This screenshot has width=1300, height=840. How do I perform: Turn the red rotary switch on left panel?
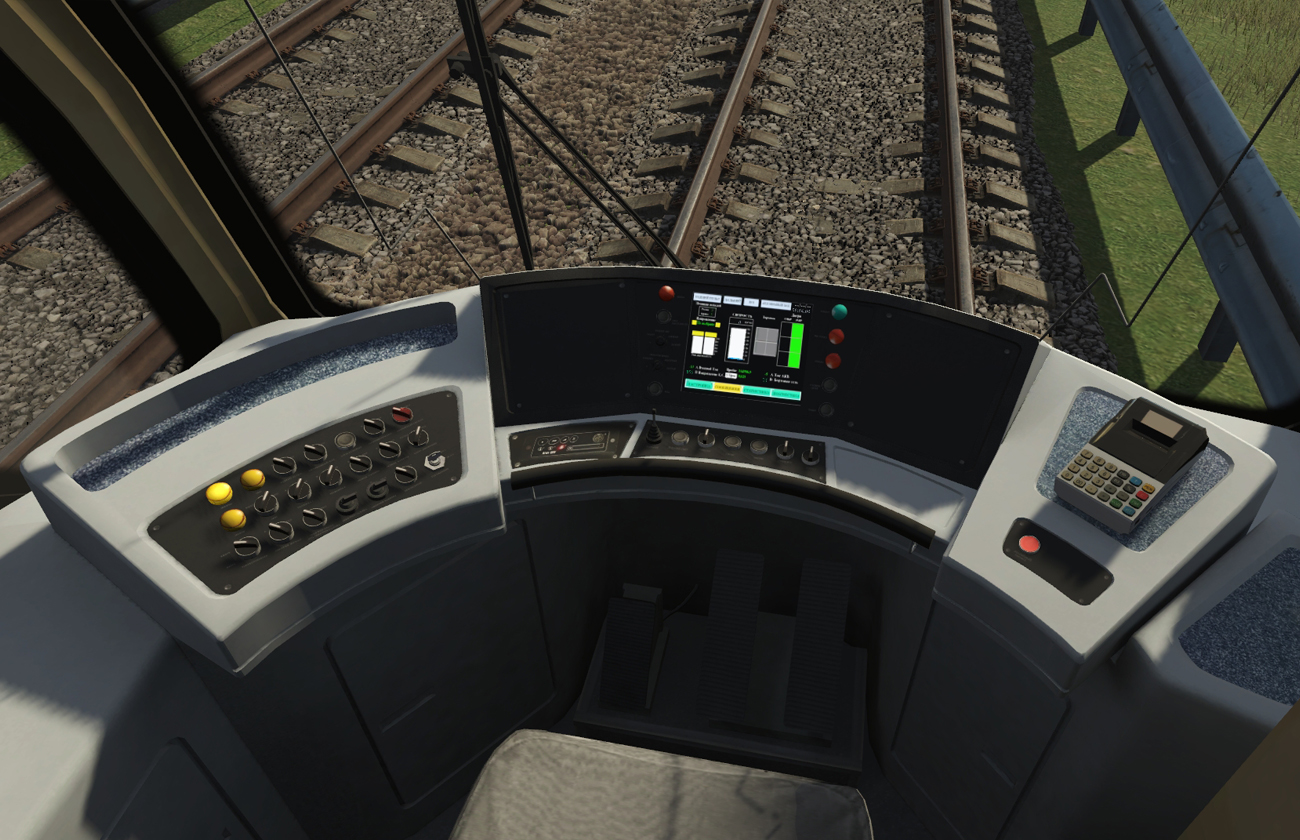(402, 413)
